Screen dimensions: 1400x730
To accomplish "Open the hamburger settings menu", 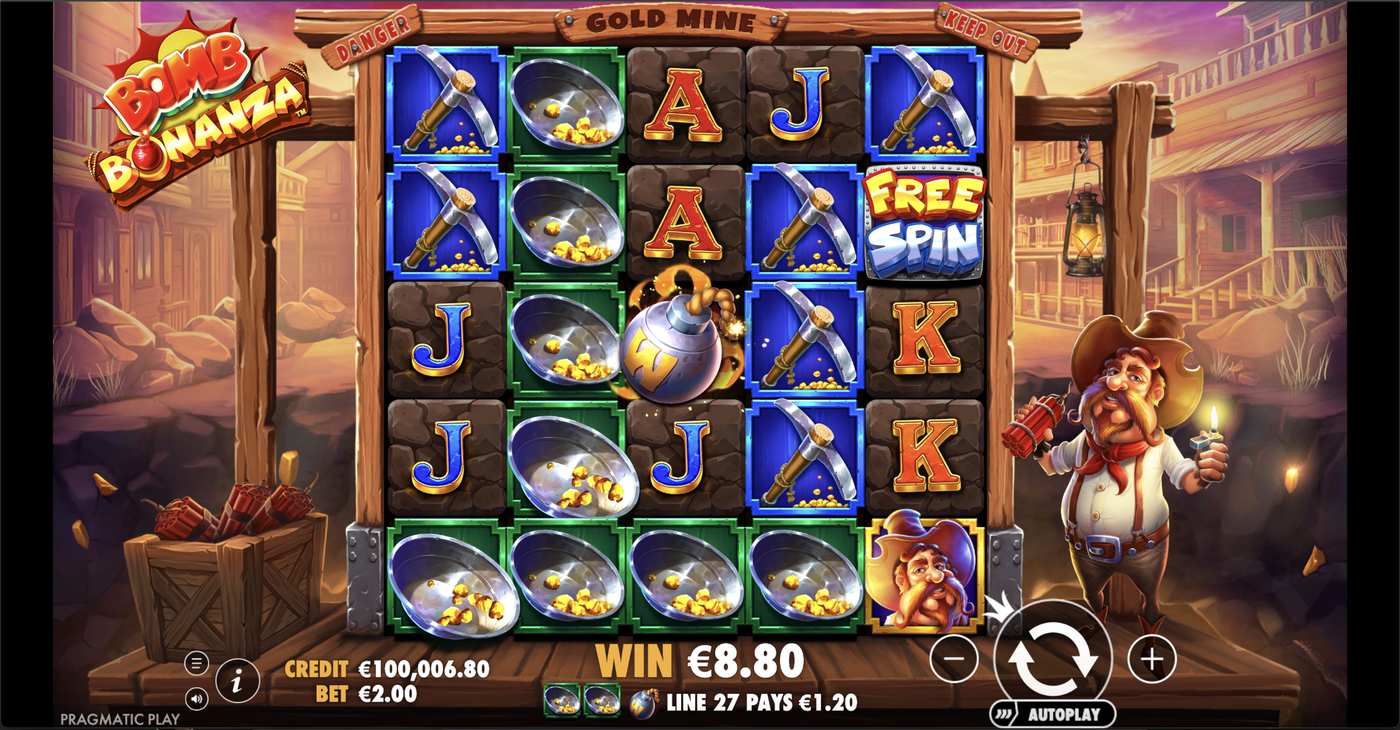I will 197,663.
